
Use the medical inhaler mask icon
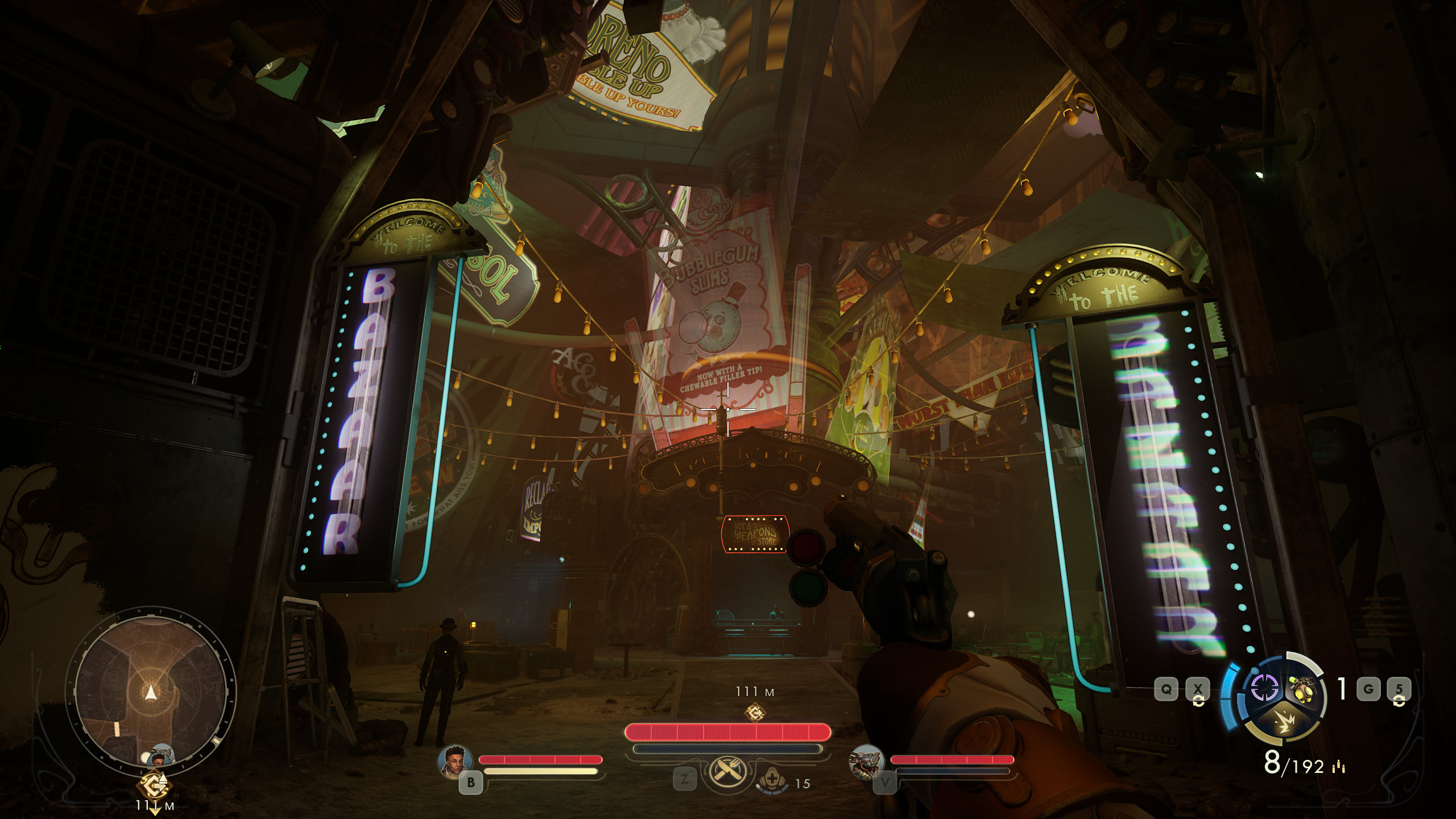pos(772,780)
